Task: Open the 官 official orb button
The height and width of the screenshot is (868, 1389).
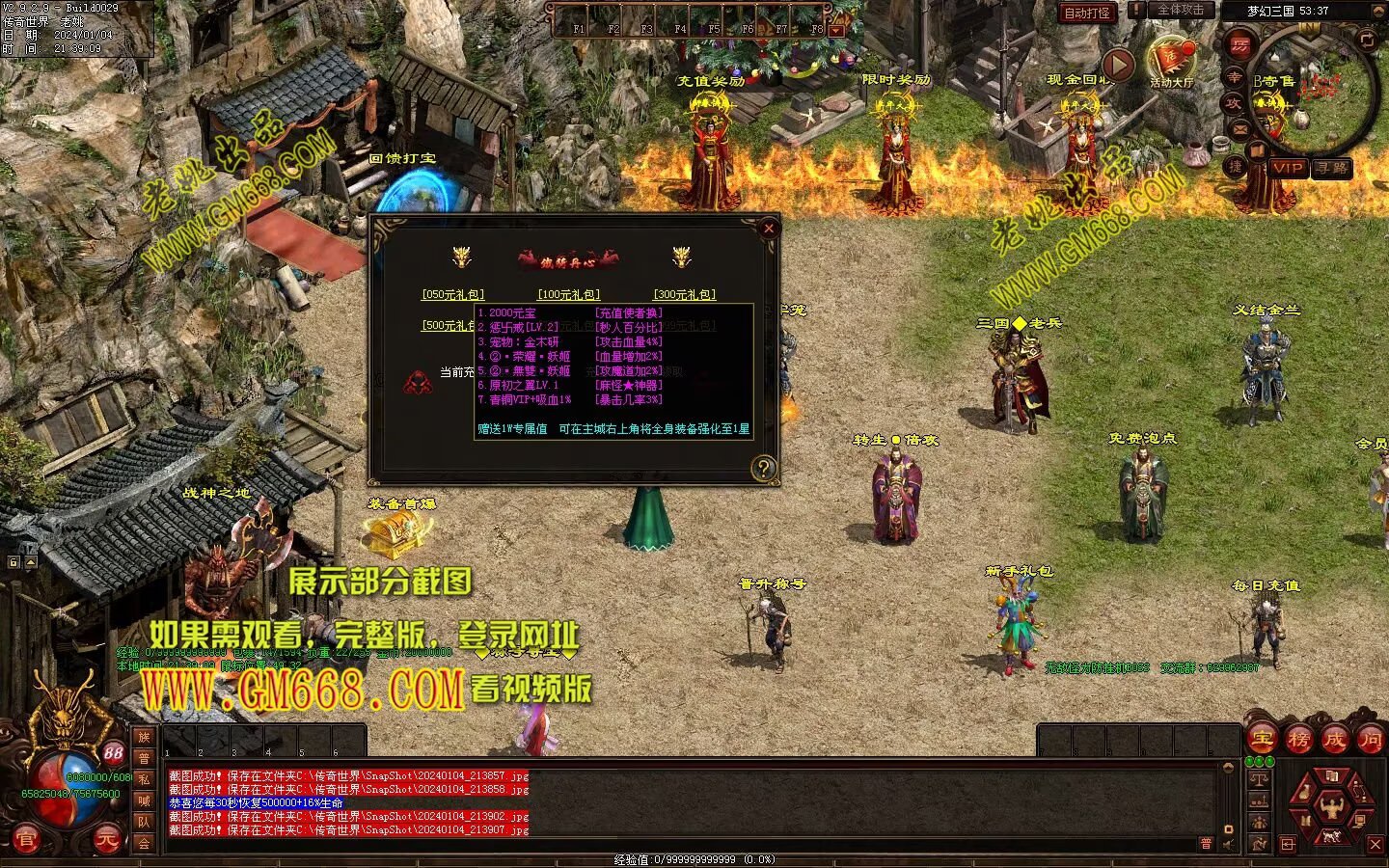Action: pos(26,841)
